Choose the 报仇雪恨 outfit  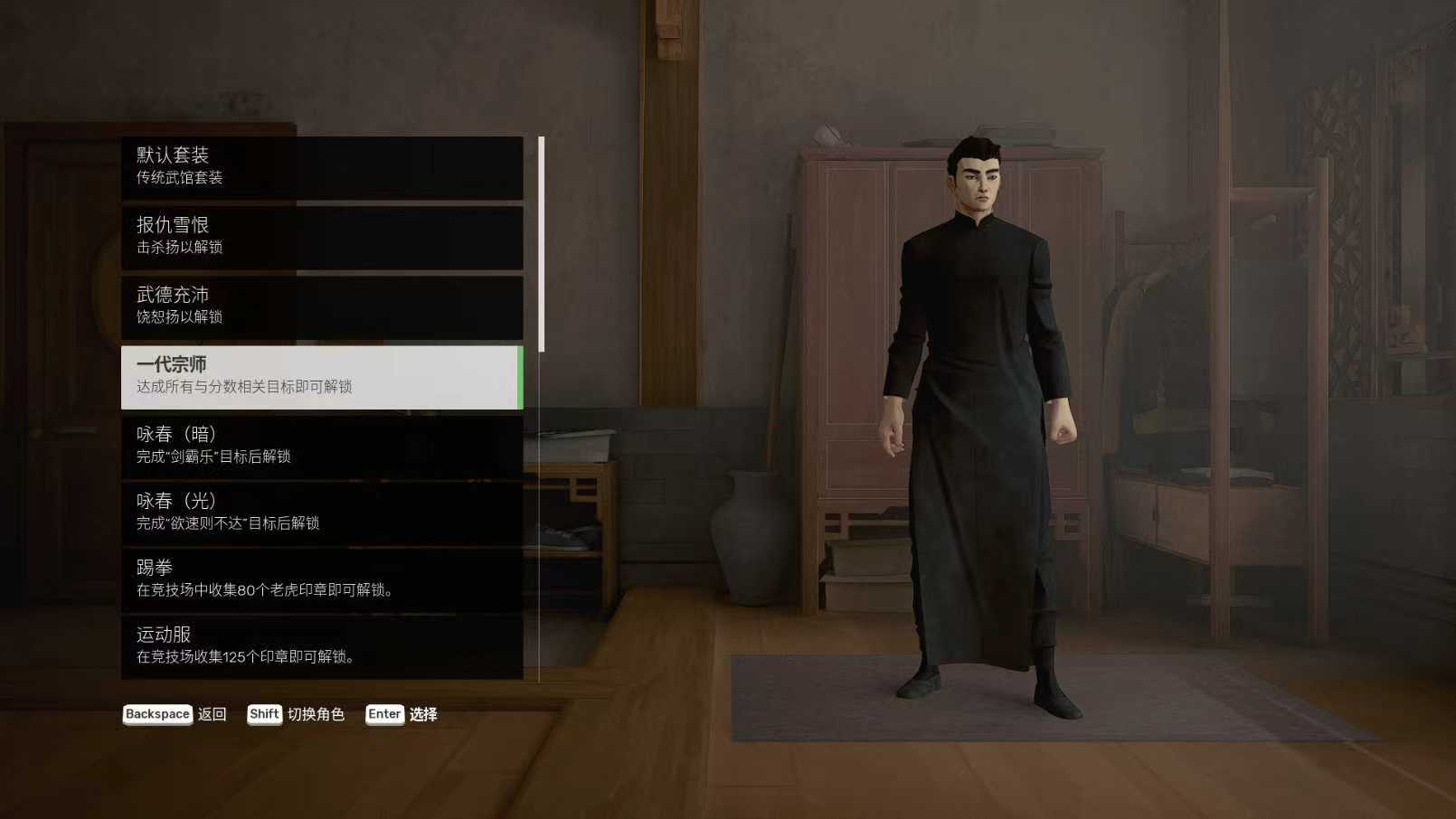(x=322, y=237)
